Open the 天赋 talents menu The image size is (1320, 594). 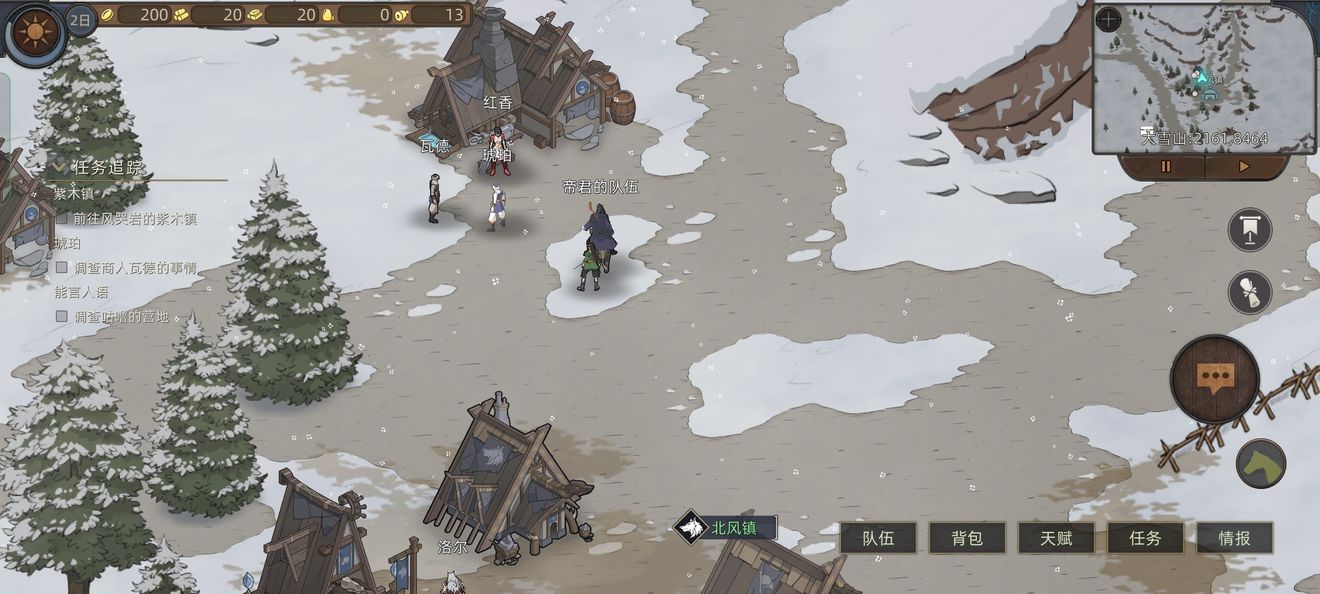[1056, 538]
